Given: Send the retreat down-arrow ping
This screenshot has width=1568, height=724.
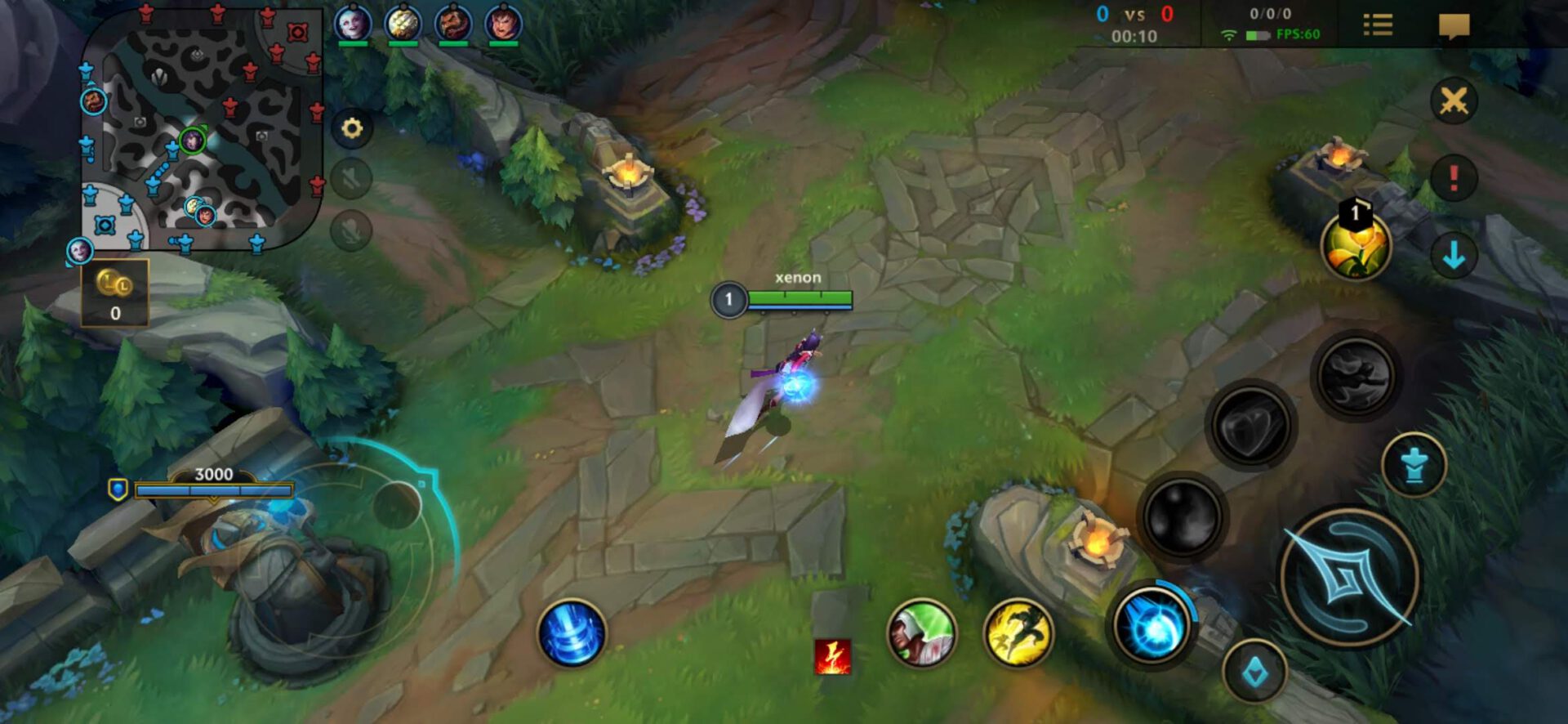Looking at the screenshot, I should [1453, 255].
